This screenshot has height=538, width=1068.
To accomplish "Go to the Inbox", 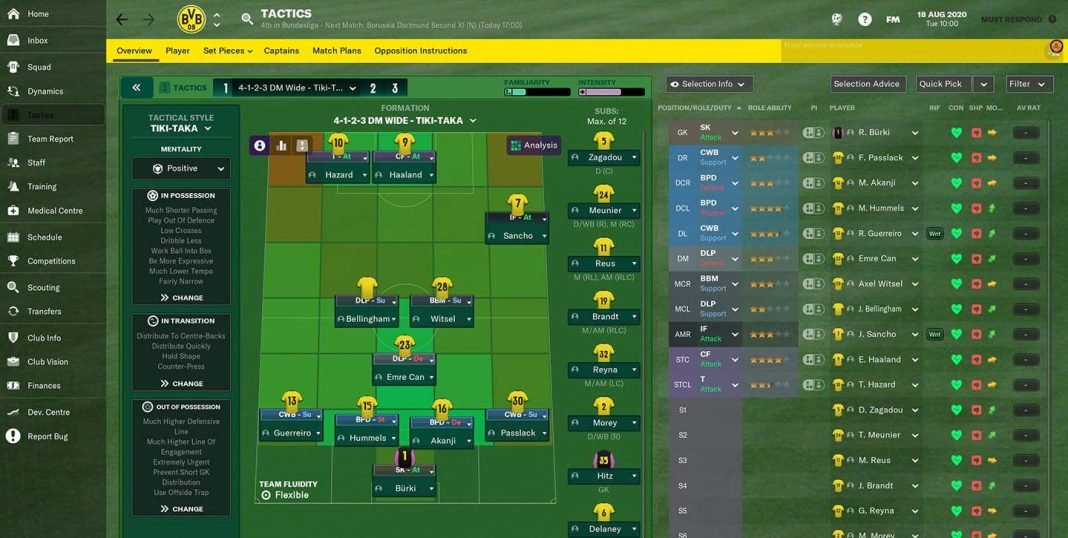I will pos(37,41).
